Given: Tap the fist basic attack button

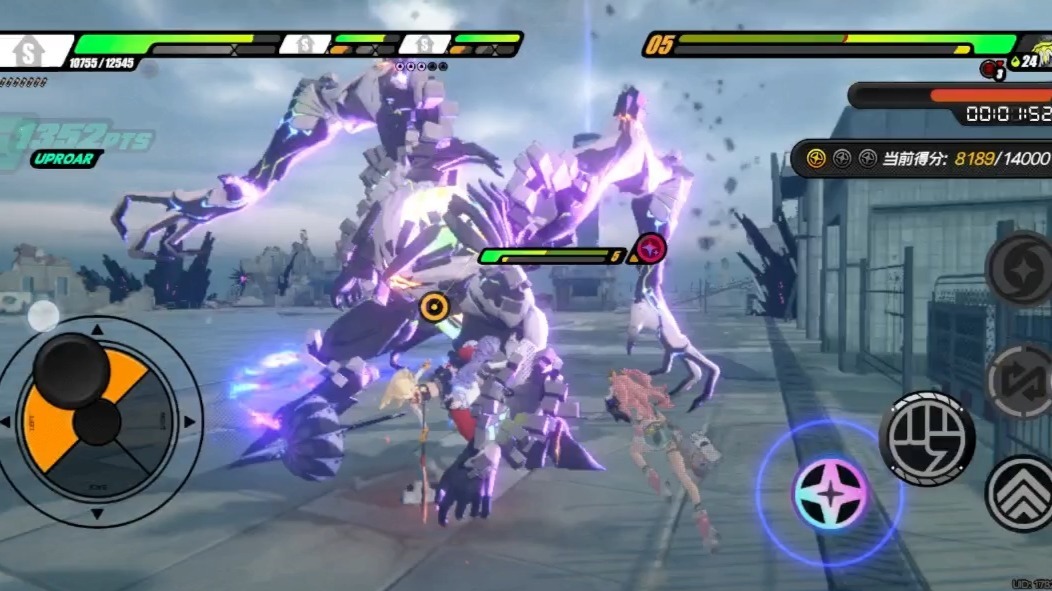Looking at the screenshot, I should tap(926, 438).
